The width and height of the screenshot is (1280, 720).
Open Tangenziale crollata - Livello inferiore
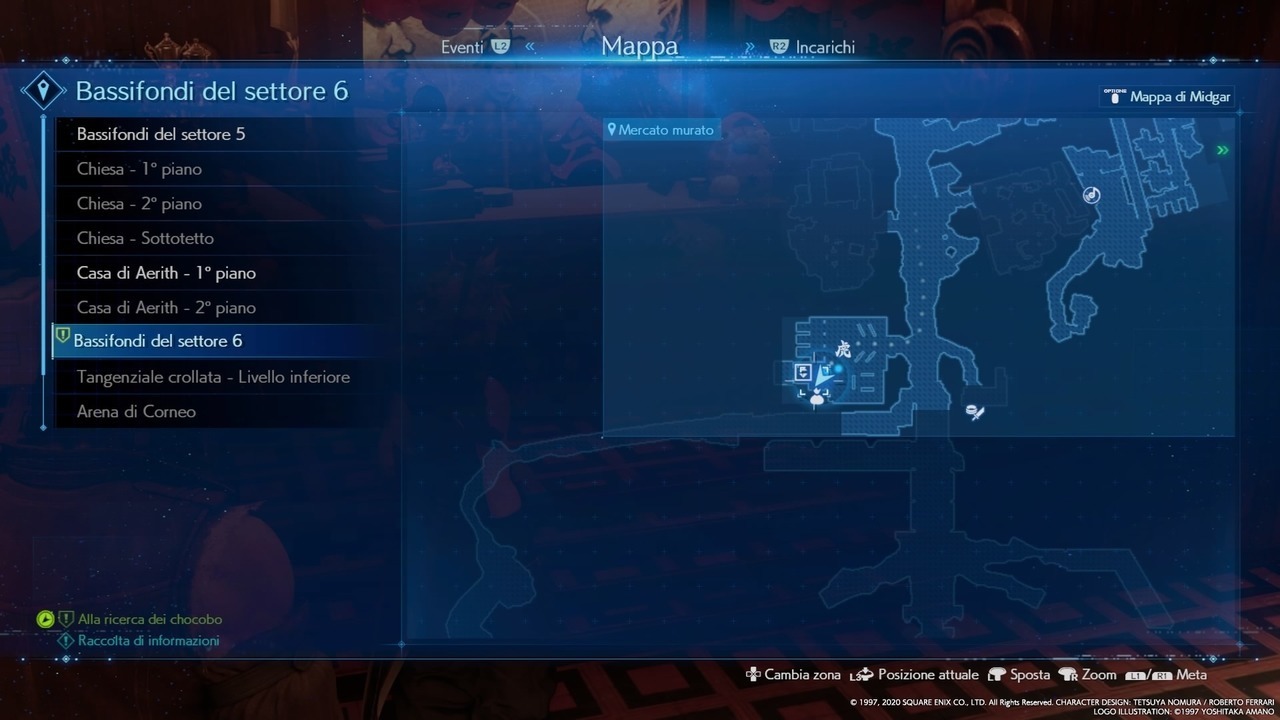click(213, 377)
